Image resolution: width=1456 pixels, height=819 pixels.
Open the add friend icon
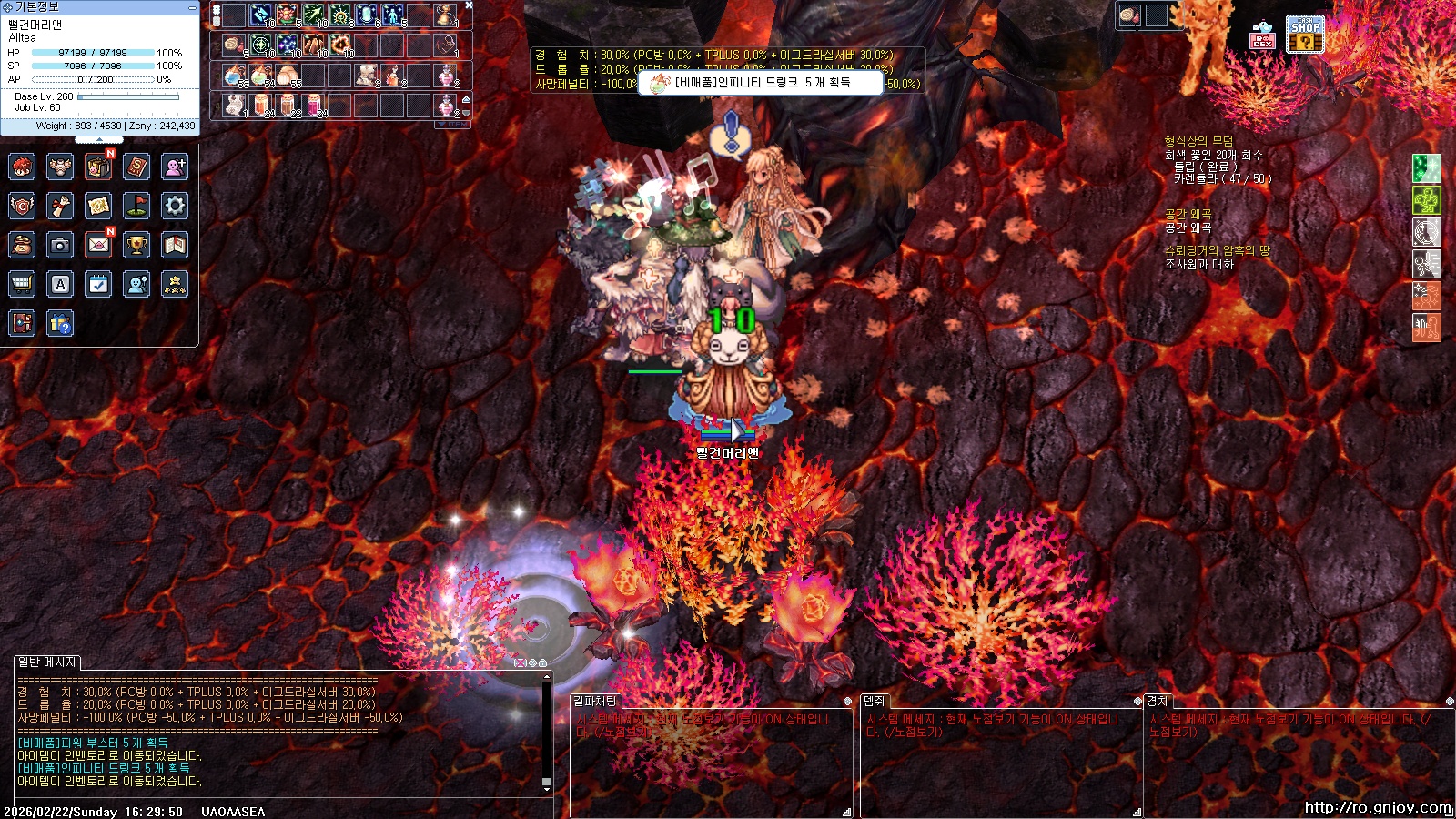pyautogui.click(x=175, y=167)
